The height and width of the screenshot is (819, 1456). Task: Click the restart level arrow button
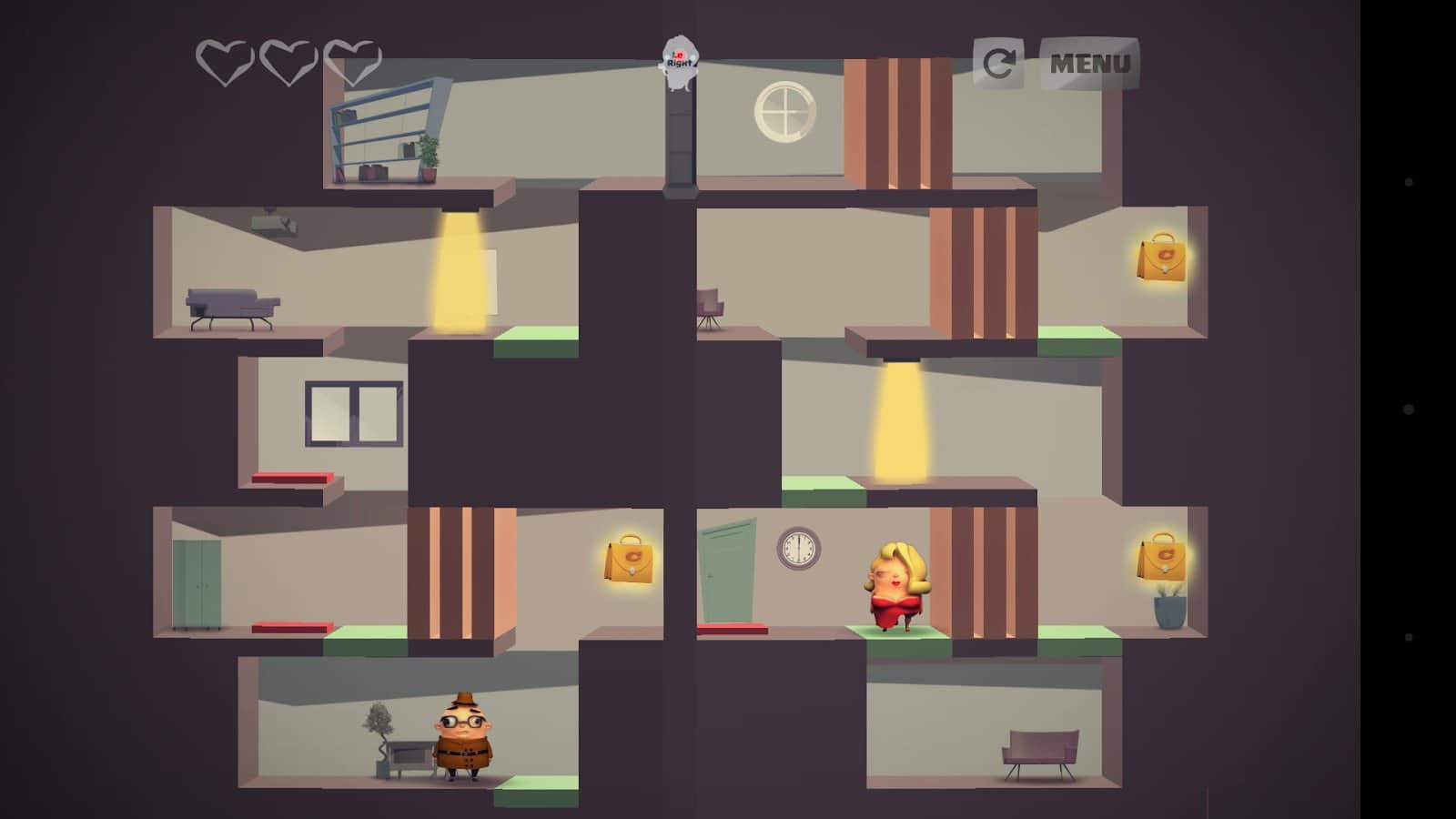[x=998, y=64]
